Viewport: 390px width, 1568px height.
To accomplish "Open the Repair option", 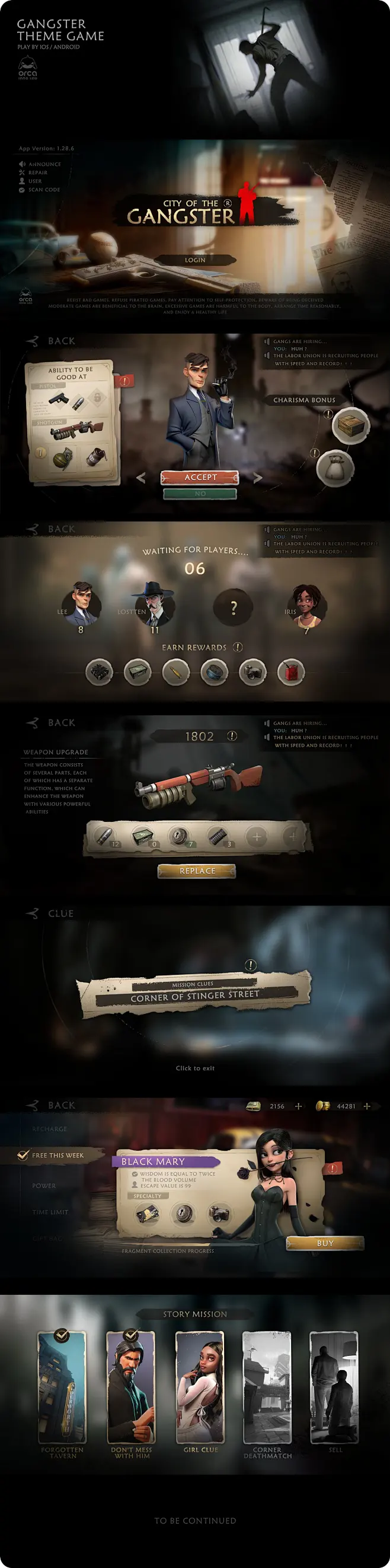I will [x=37, y=173].
